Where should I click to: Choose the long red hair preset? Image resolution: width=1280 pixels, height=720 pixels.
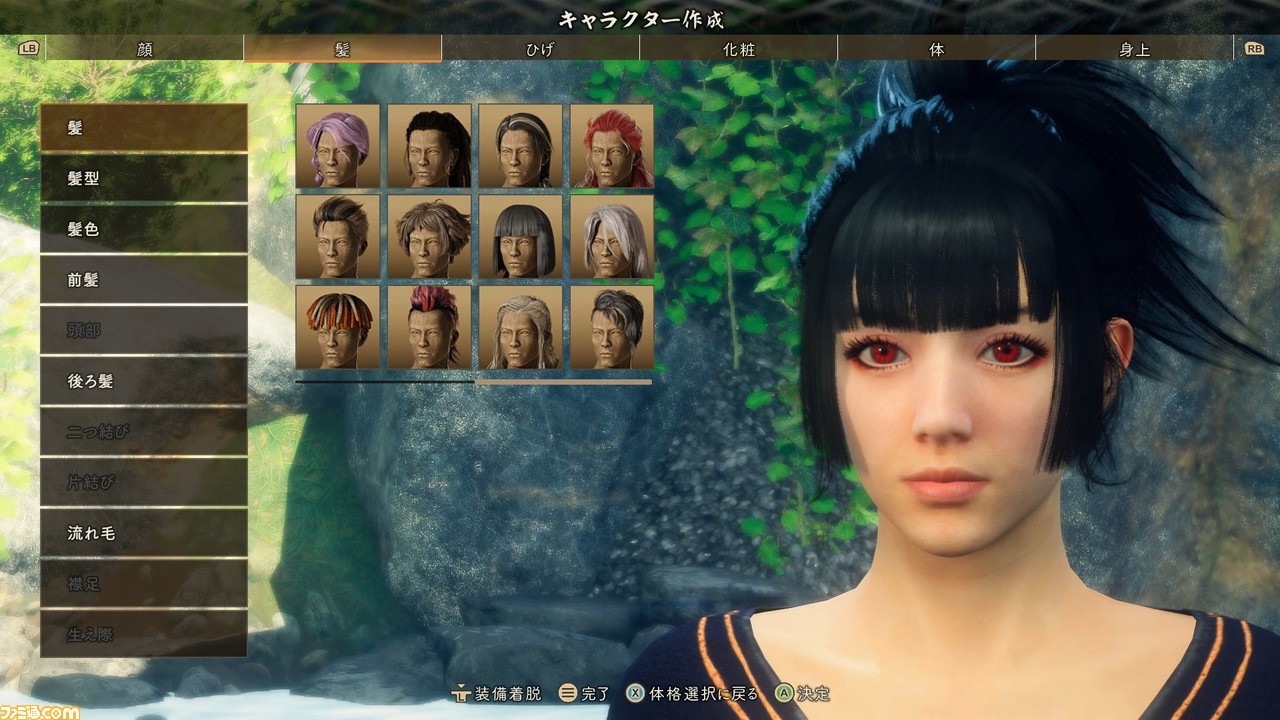coord(612,146)
